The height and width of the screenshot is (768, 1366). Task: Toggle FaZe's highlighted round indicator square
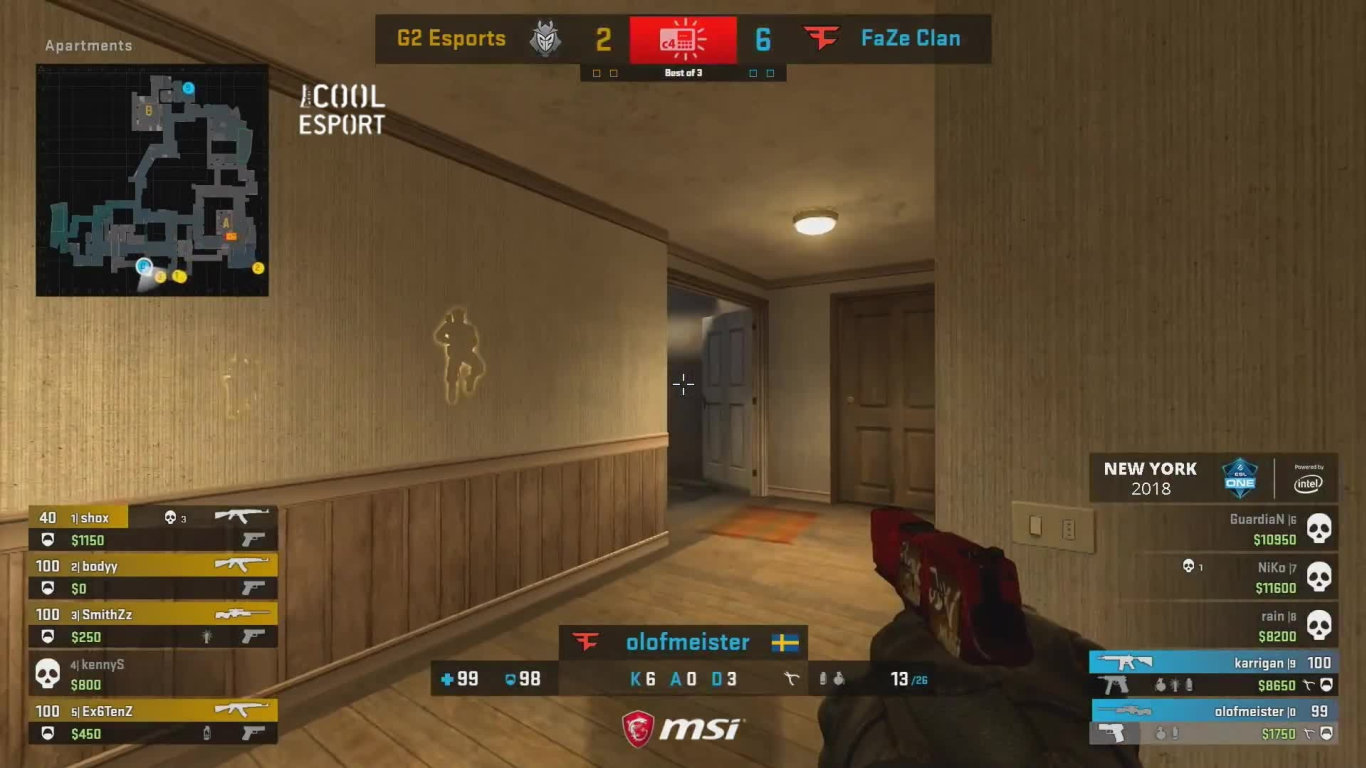pyautogui.click(x=753, y=72)
